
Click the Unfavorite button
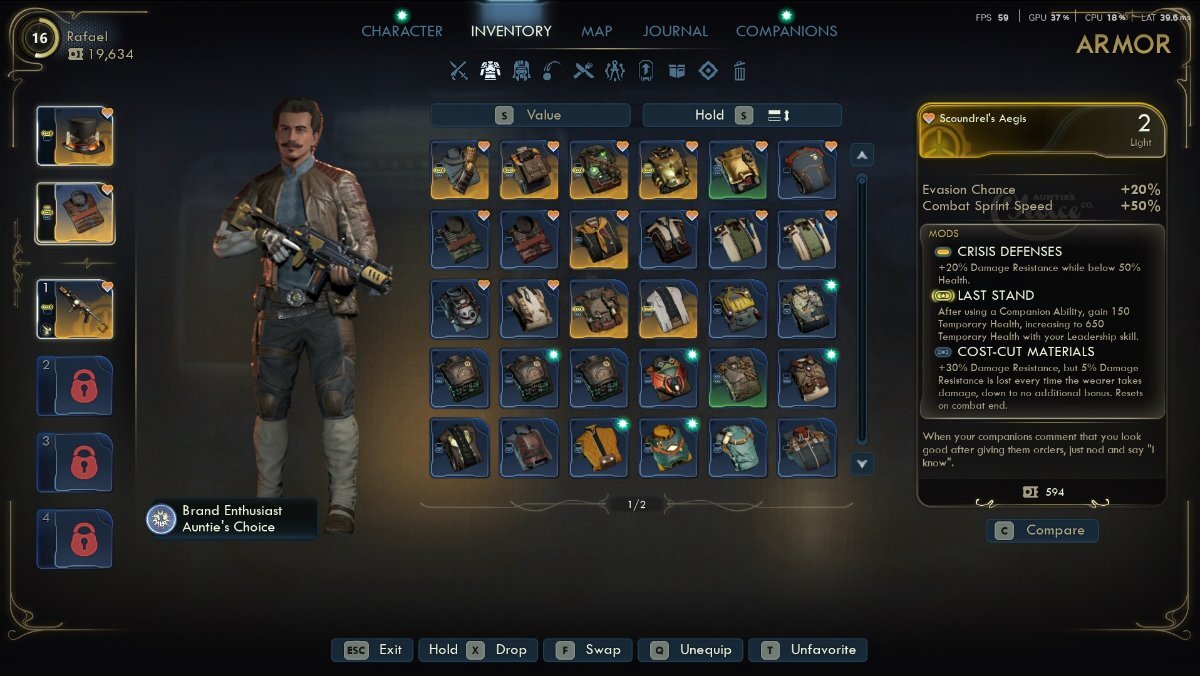pyautogui.click(x=808, y=650)
